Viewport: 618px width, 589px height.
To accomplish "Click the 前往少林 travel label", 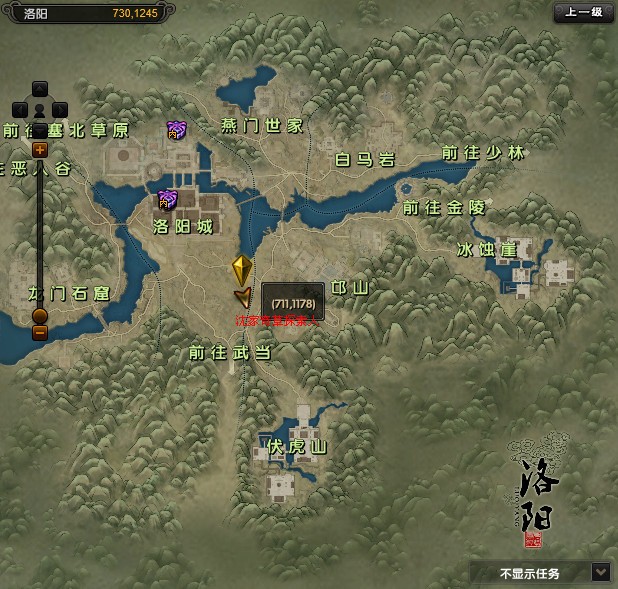I will [483, 153].
